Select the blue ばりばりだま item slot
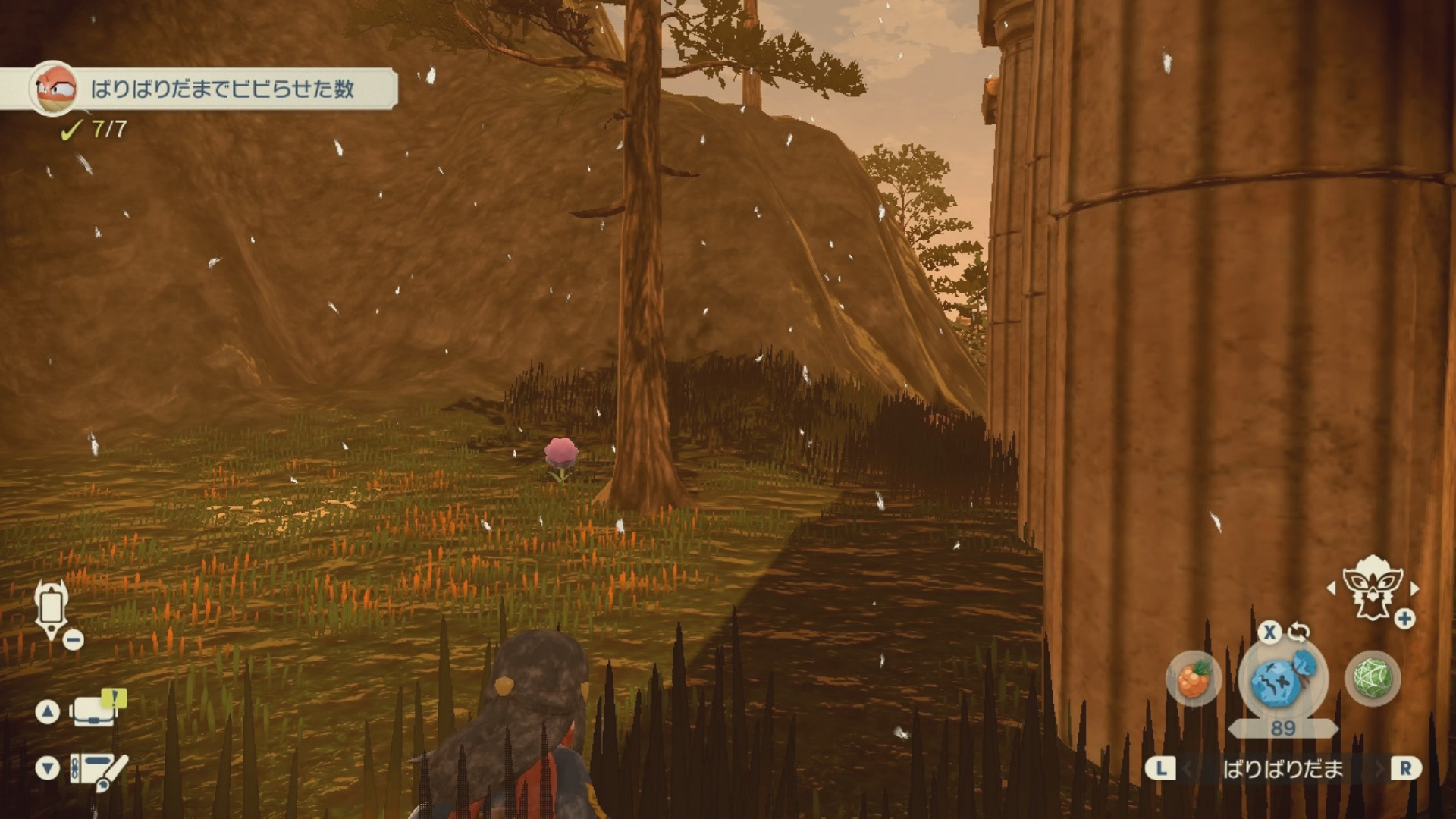The height and width of the screenshot is (819, 1456). tap(1282, 679)
